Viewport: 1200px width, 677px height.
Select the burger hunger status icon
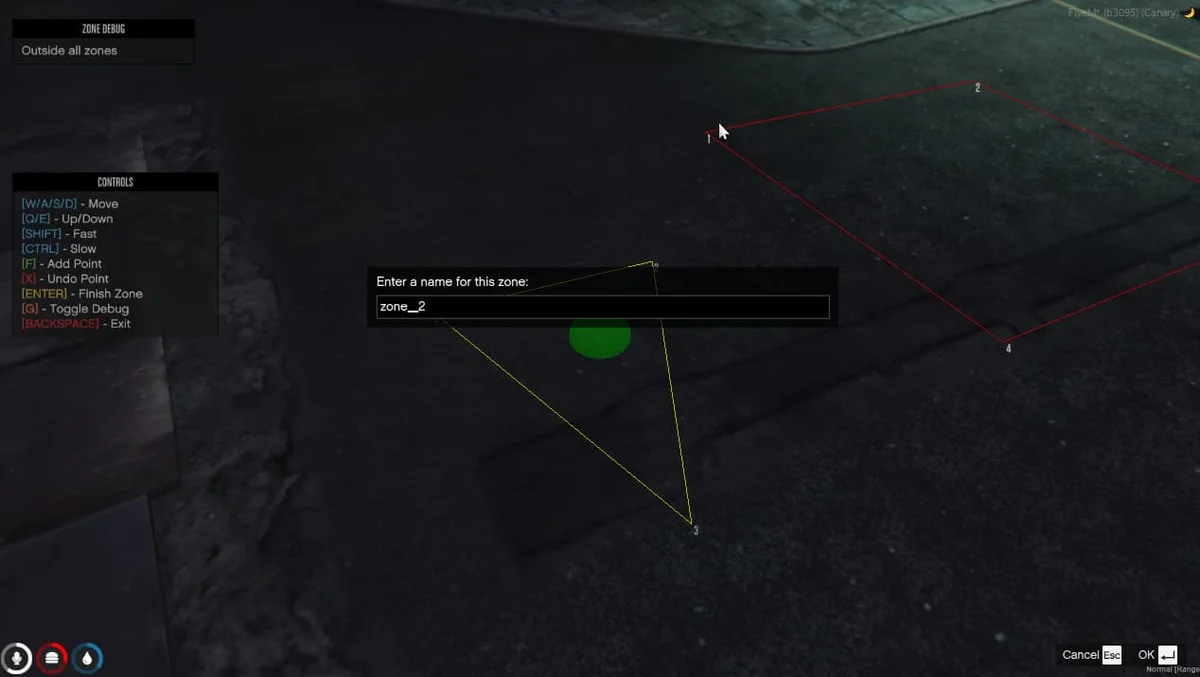point(52,657)
